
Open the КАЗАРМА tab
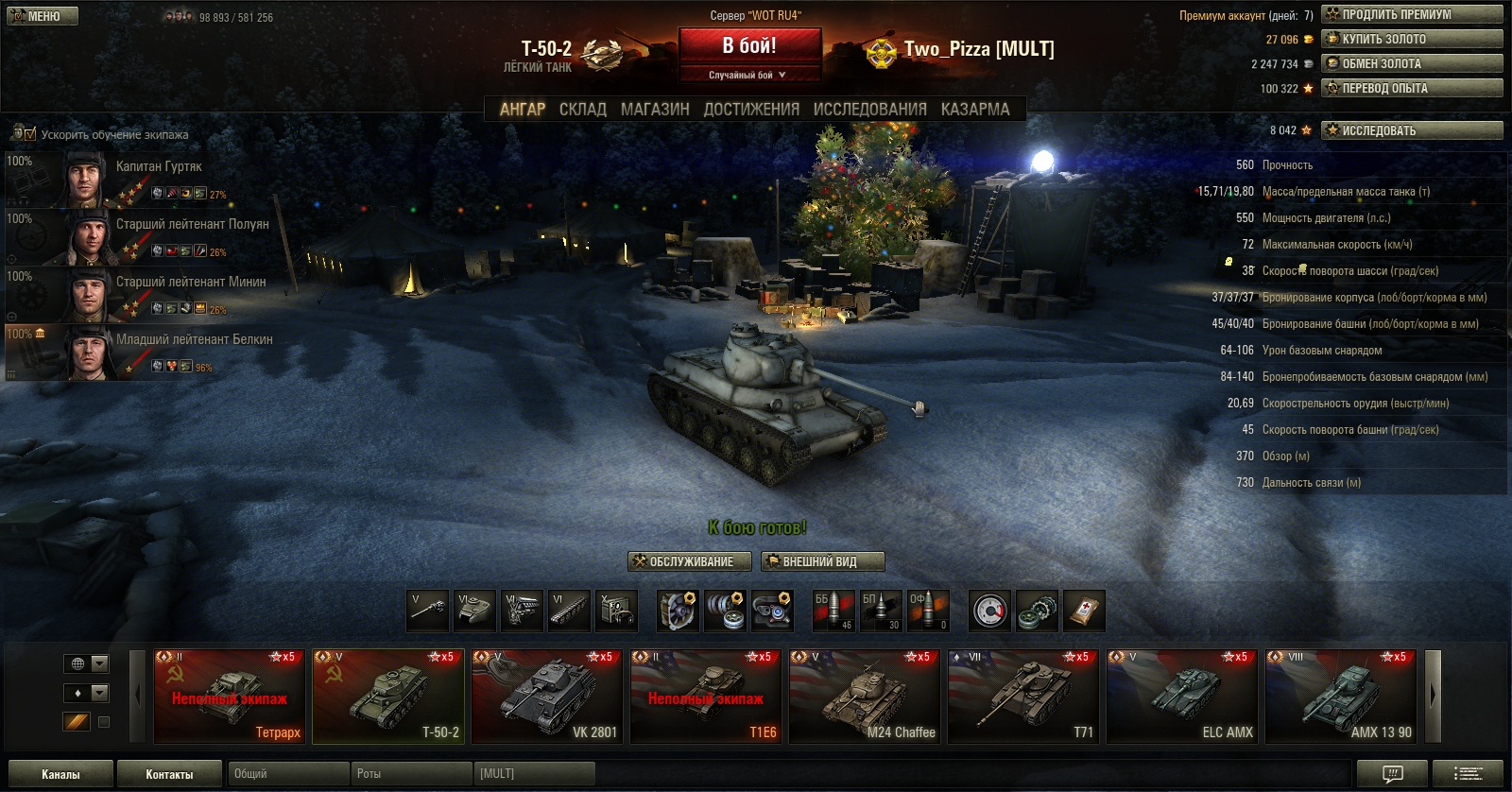click(975, 110)
